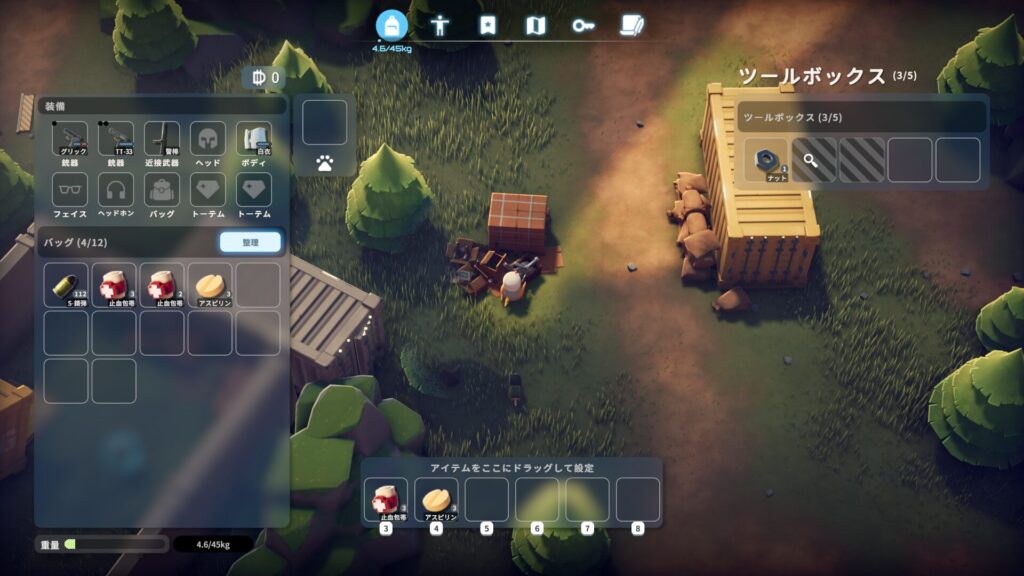The width and height of the screenshot is (1024, 576).
Task: Select the TT-33 gun equipment slot
Action: 116,140
